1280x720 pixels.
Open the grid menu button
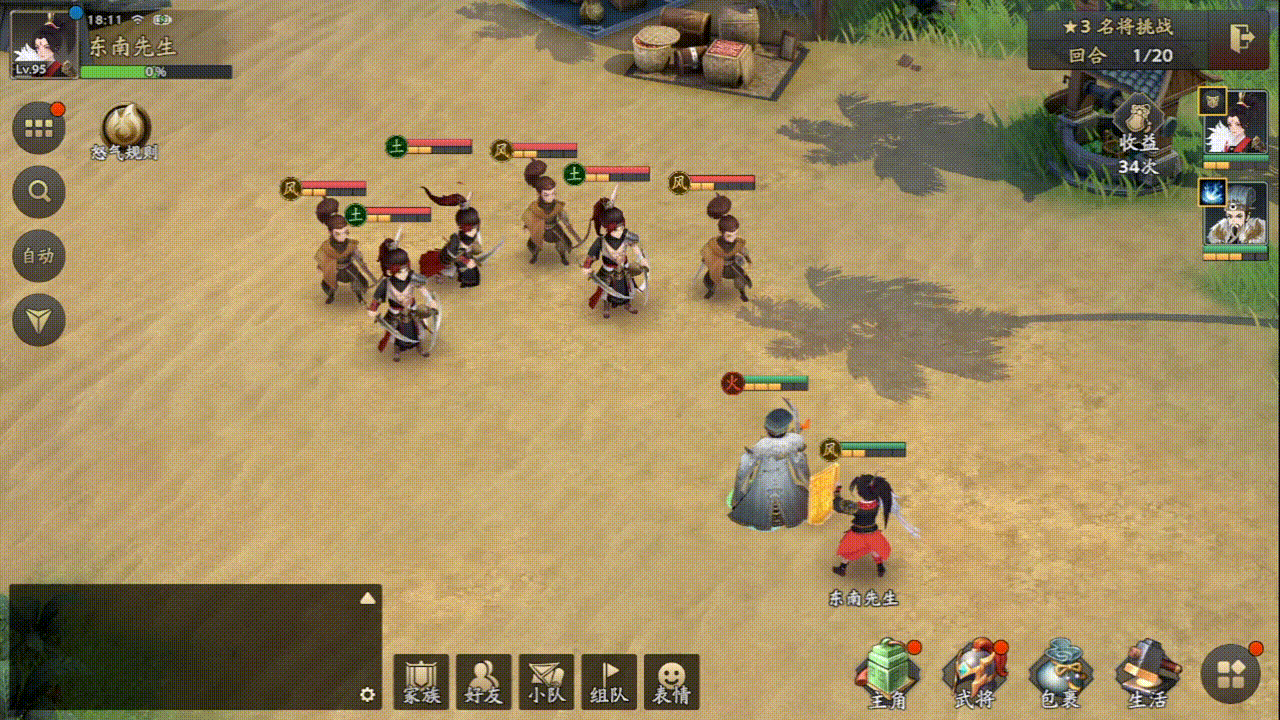click(x=39, y=128)
